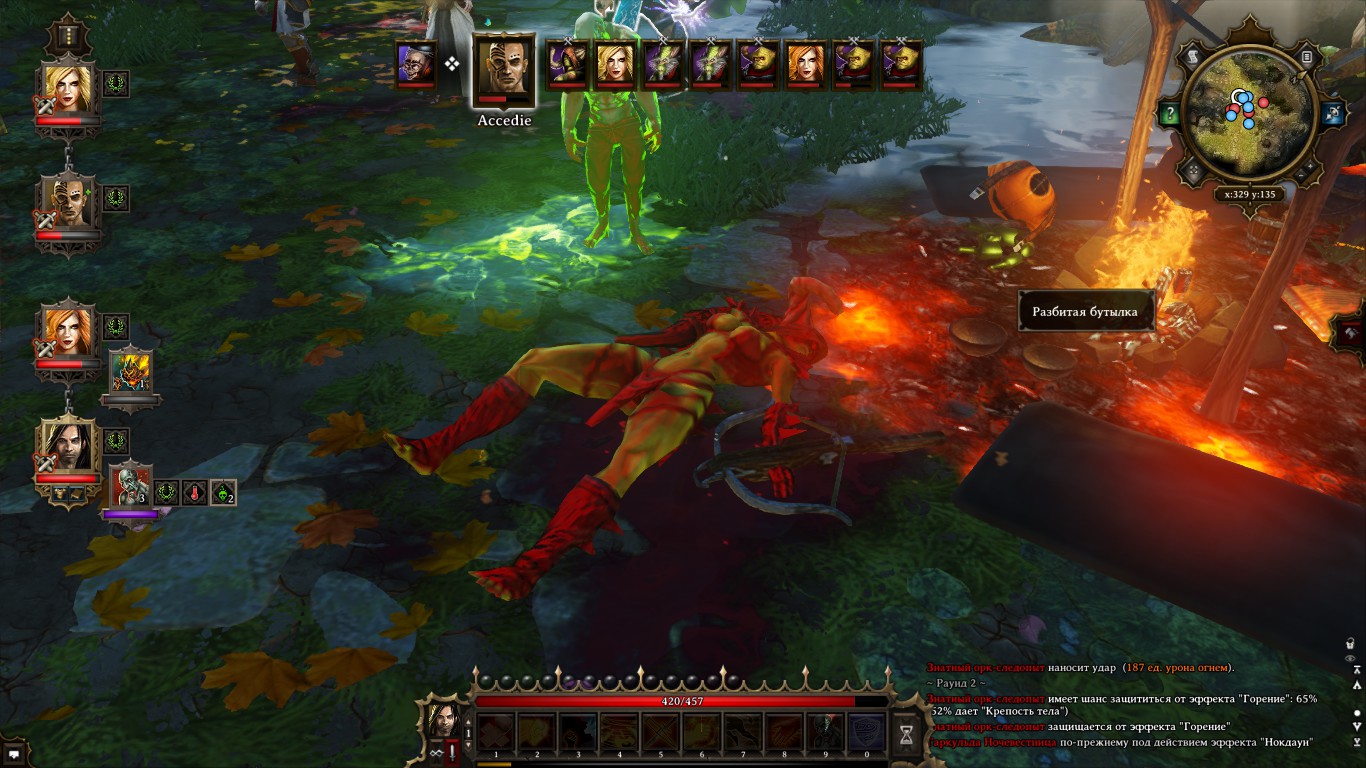
Task: Toggle the infinity symbol left of the hotbar
Action: (x=437, y=753)
